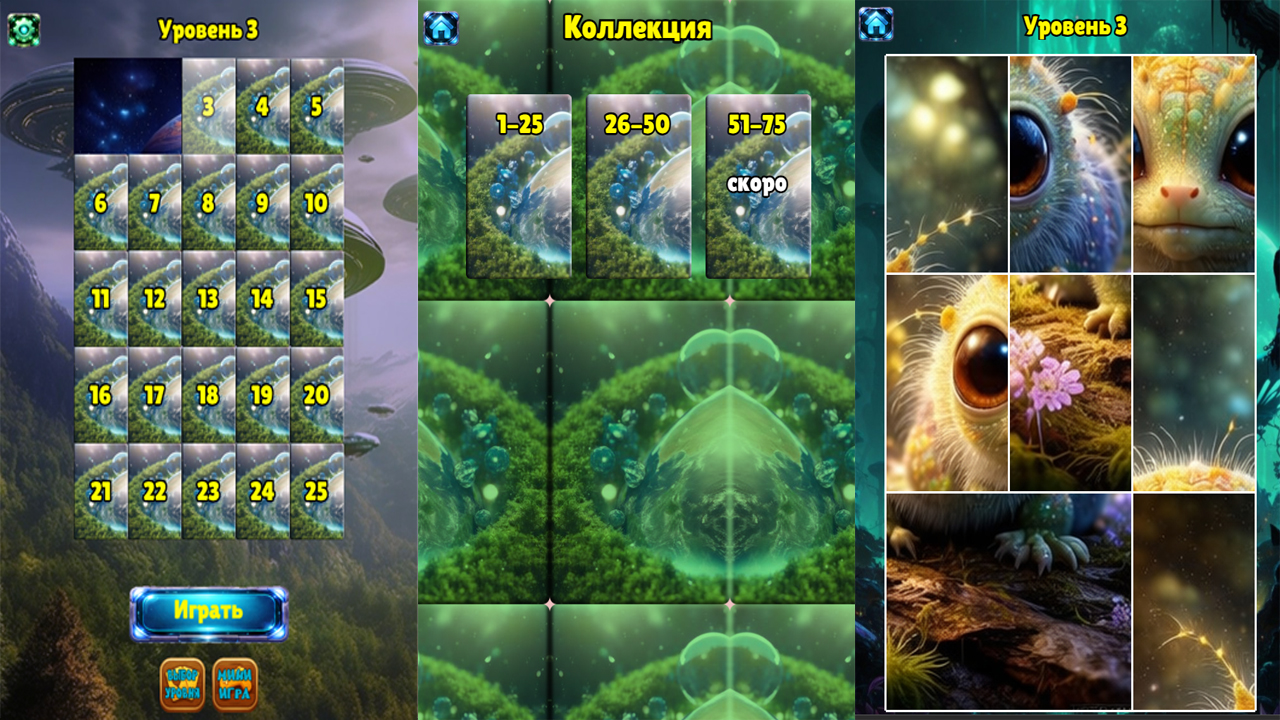1280x720 pixels.
Task: Select level 14 tile
Action: click(264, 295)
